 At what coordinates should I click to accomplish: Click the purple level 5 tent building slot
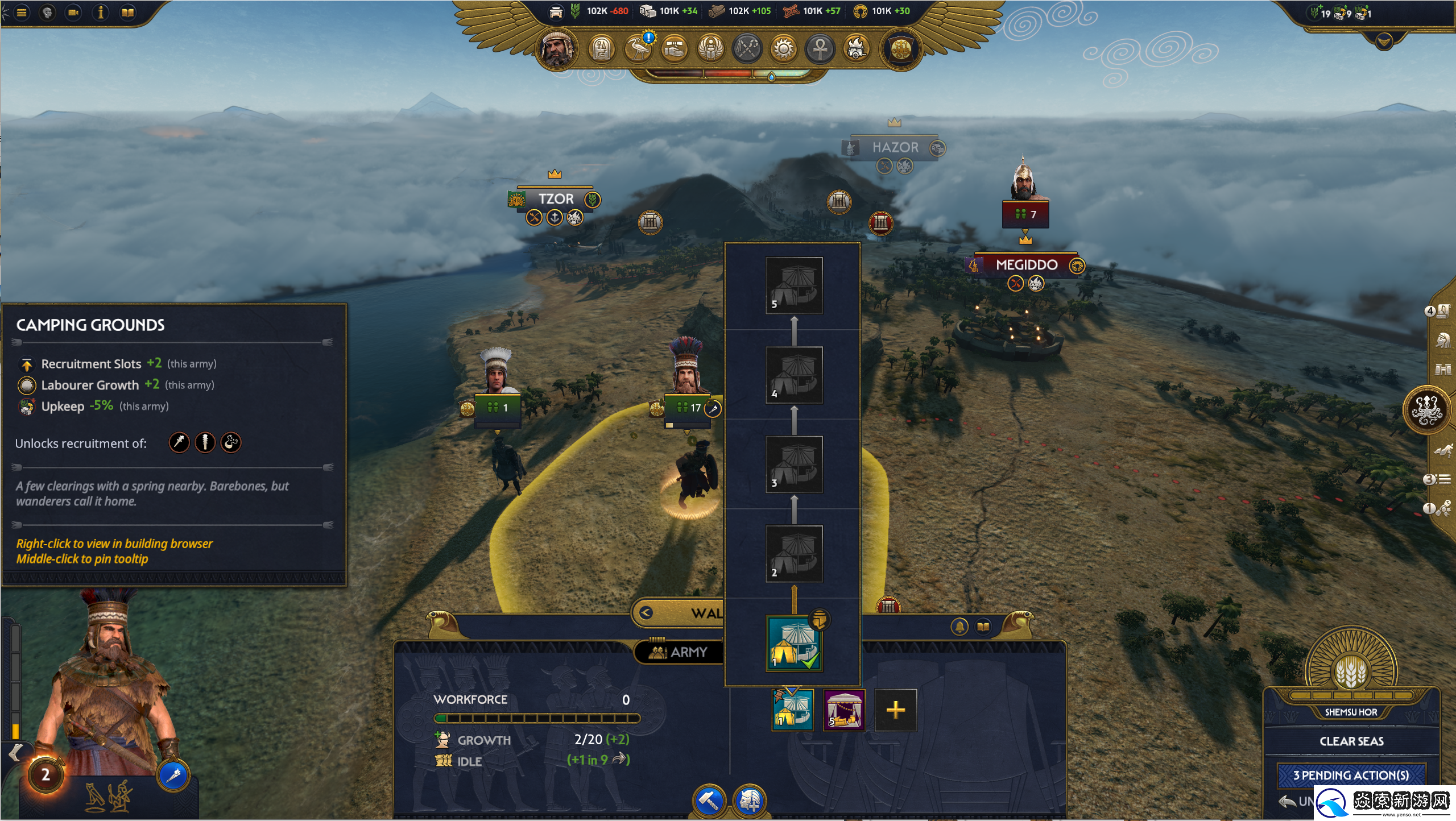(845, 710)
